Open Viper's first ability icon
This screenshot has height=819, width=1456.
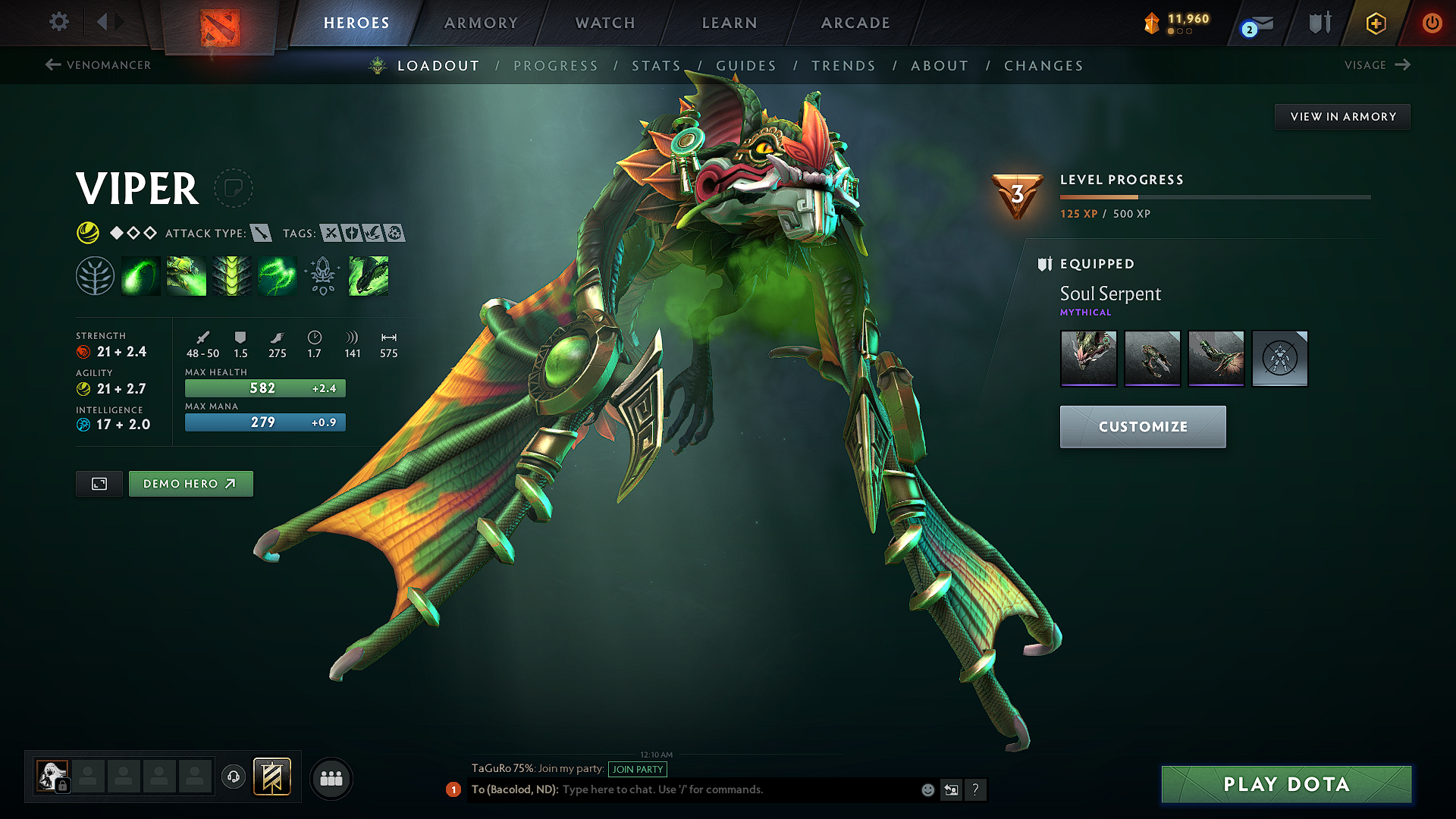(140, 275)
